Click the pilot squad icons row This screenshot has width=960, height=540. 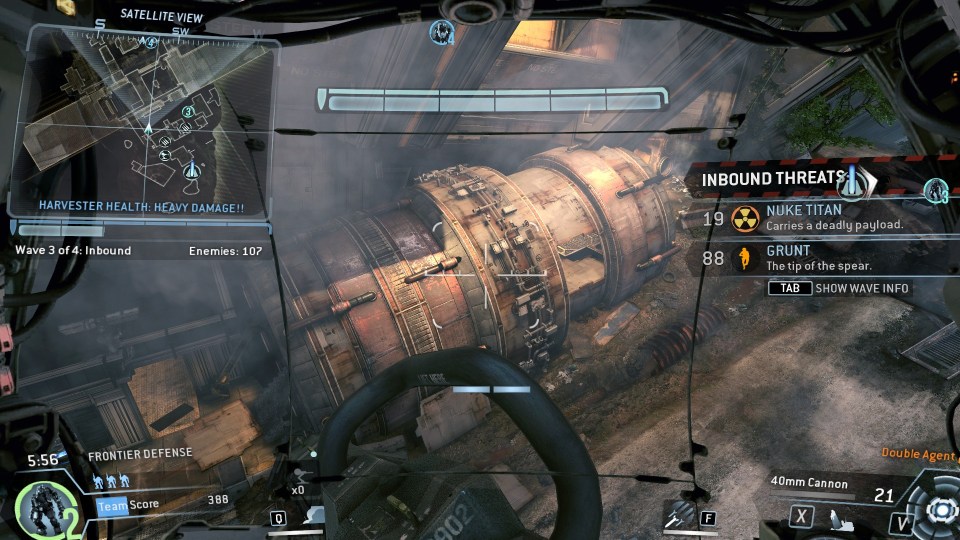[111, 482]
